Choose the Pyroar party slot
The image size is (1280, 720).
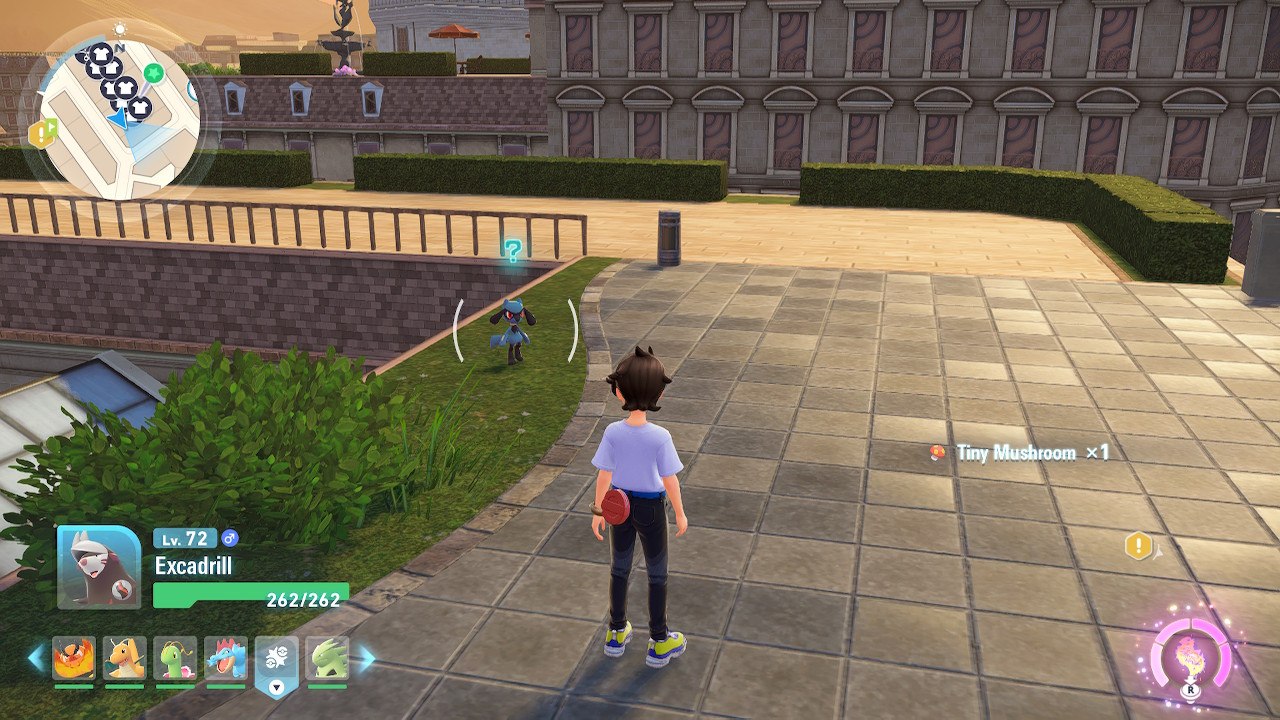coord(74,659)
